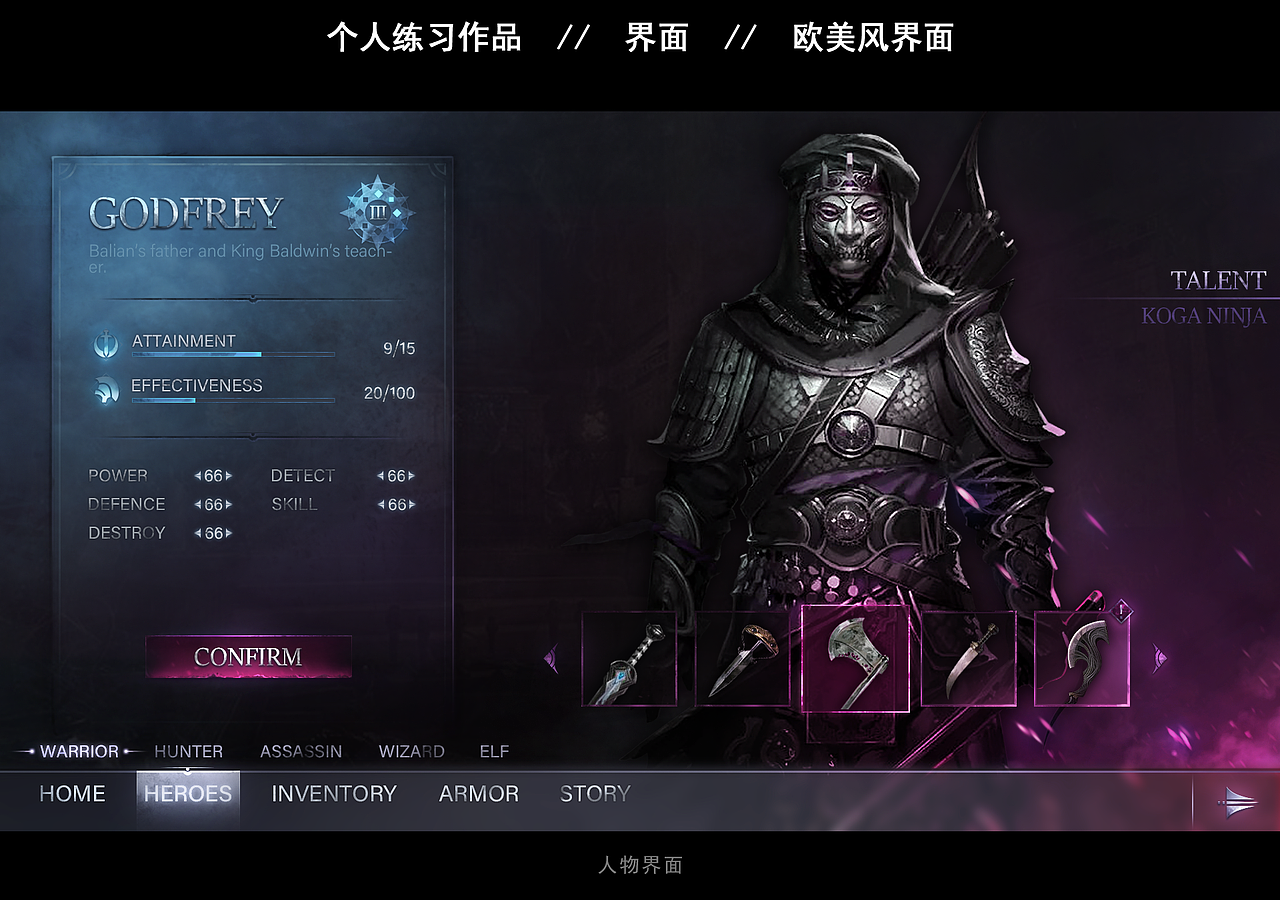Click the KOGA NINJA talent link
This screenshot has width=1280, height=900.
click(1206, 316)
